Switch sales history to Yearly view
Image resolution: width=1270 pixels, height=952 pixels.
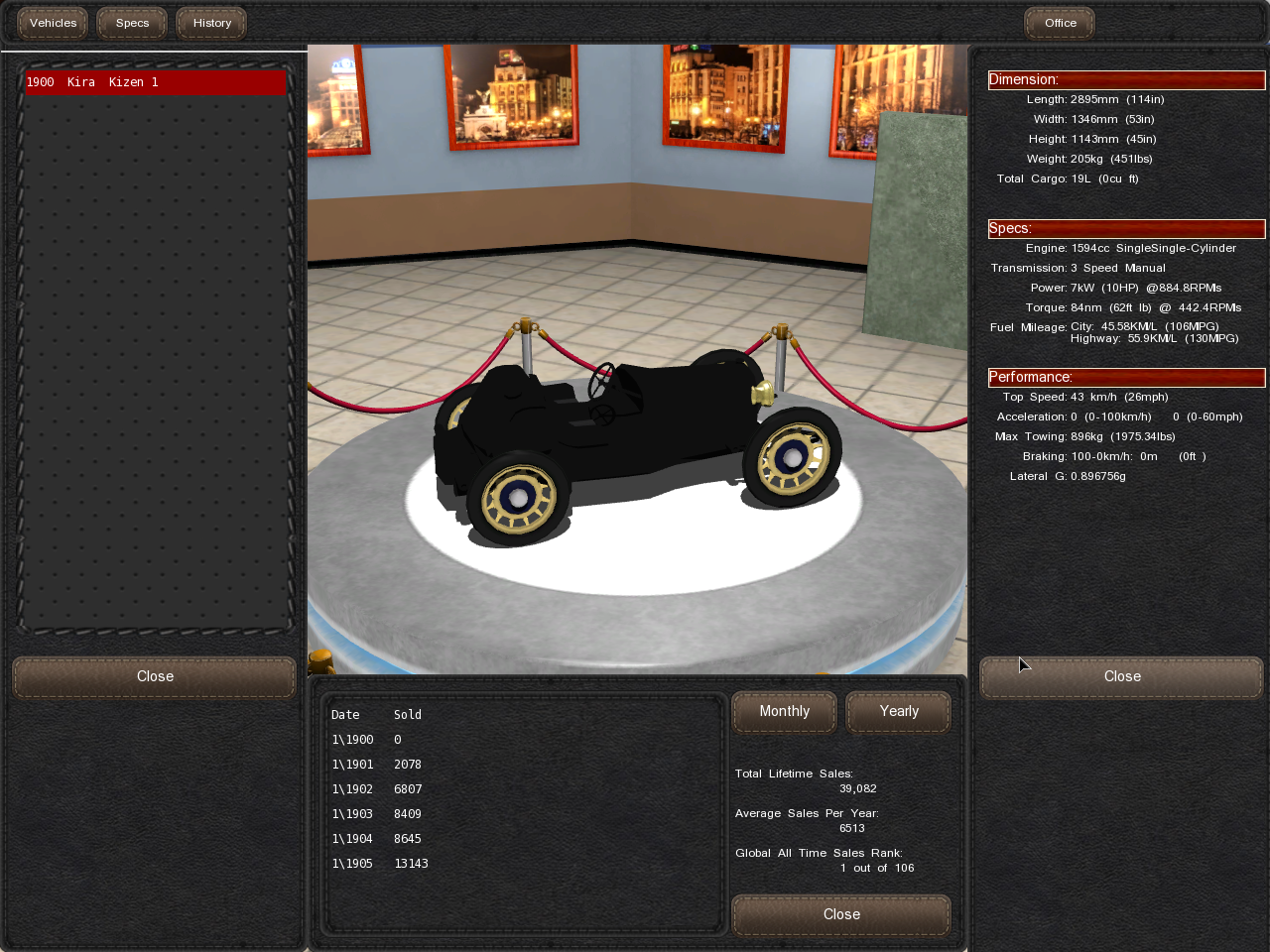click(x=898, y=712)
